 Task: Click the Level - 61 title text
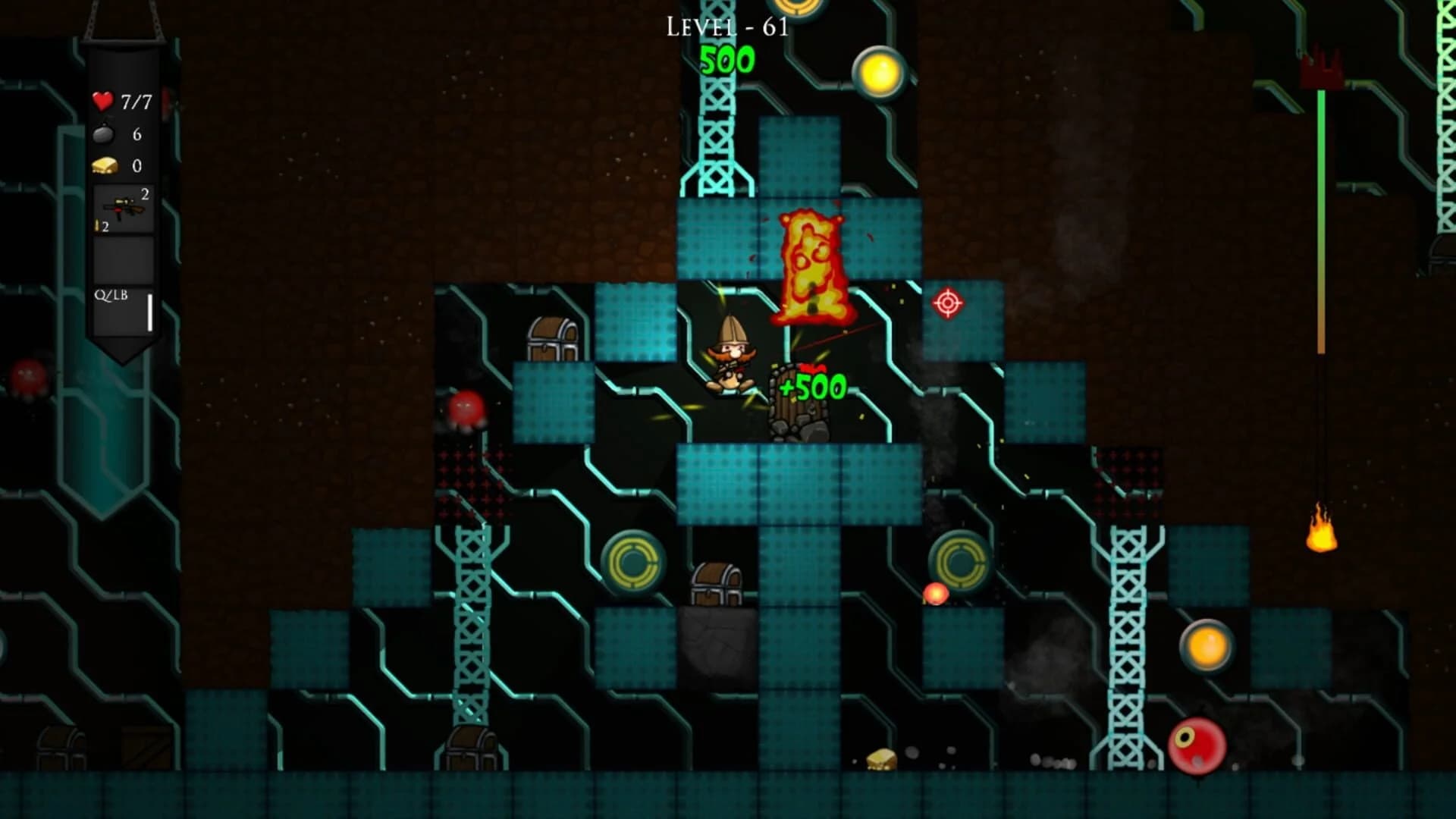pos(726,27)
